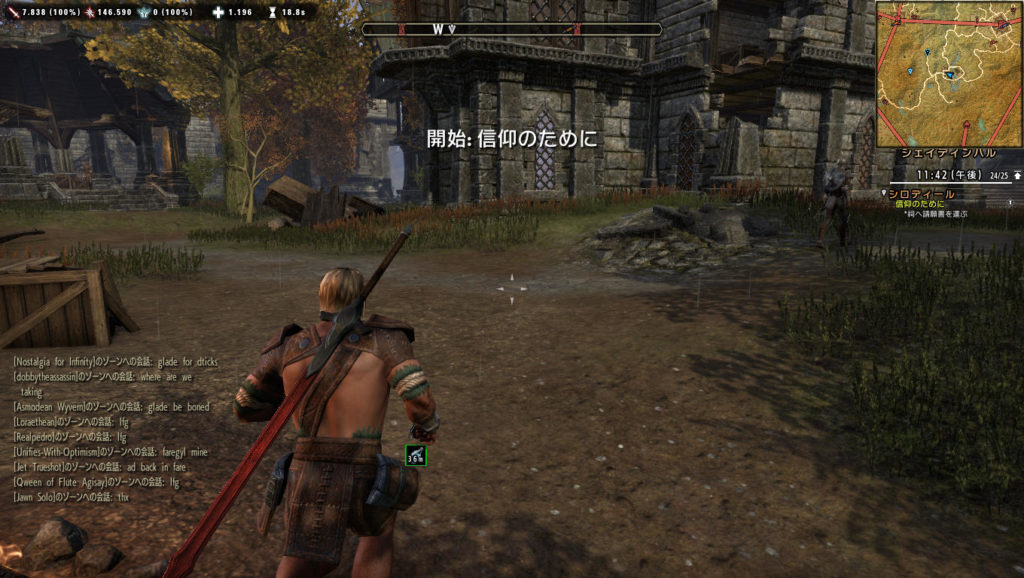Click Jawn Solo's name in chat

click(x=38, y=497)
